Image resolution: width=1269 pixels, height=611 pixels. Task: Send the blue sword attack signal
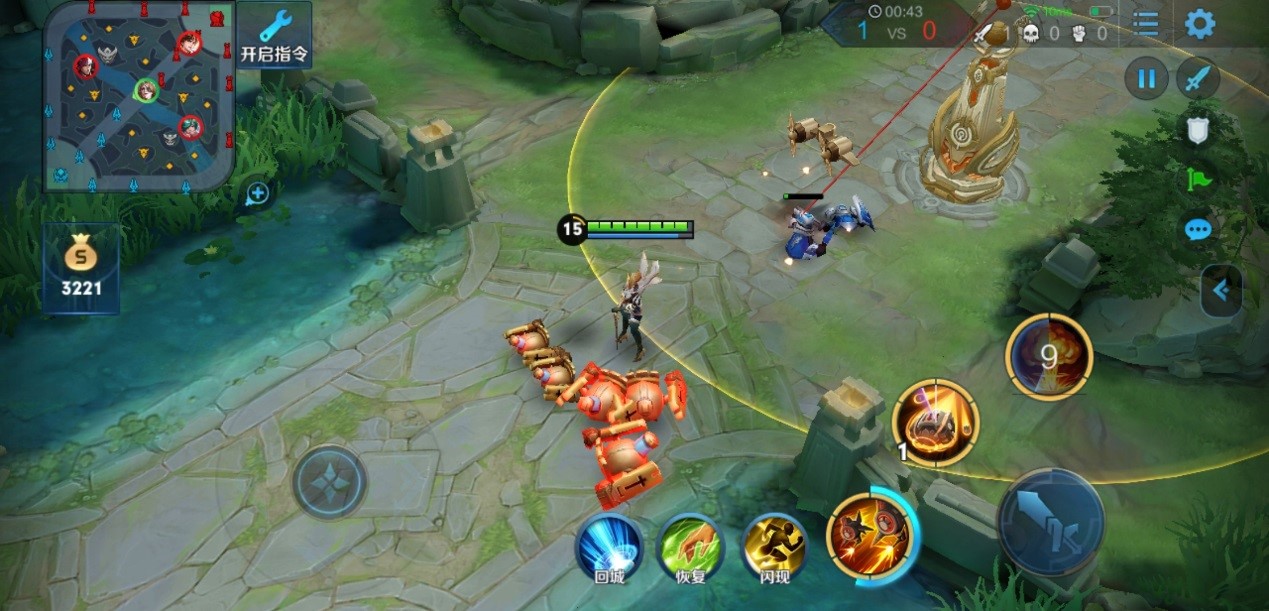(1197, 79)
